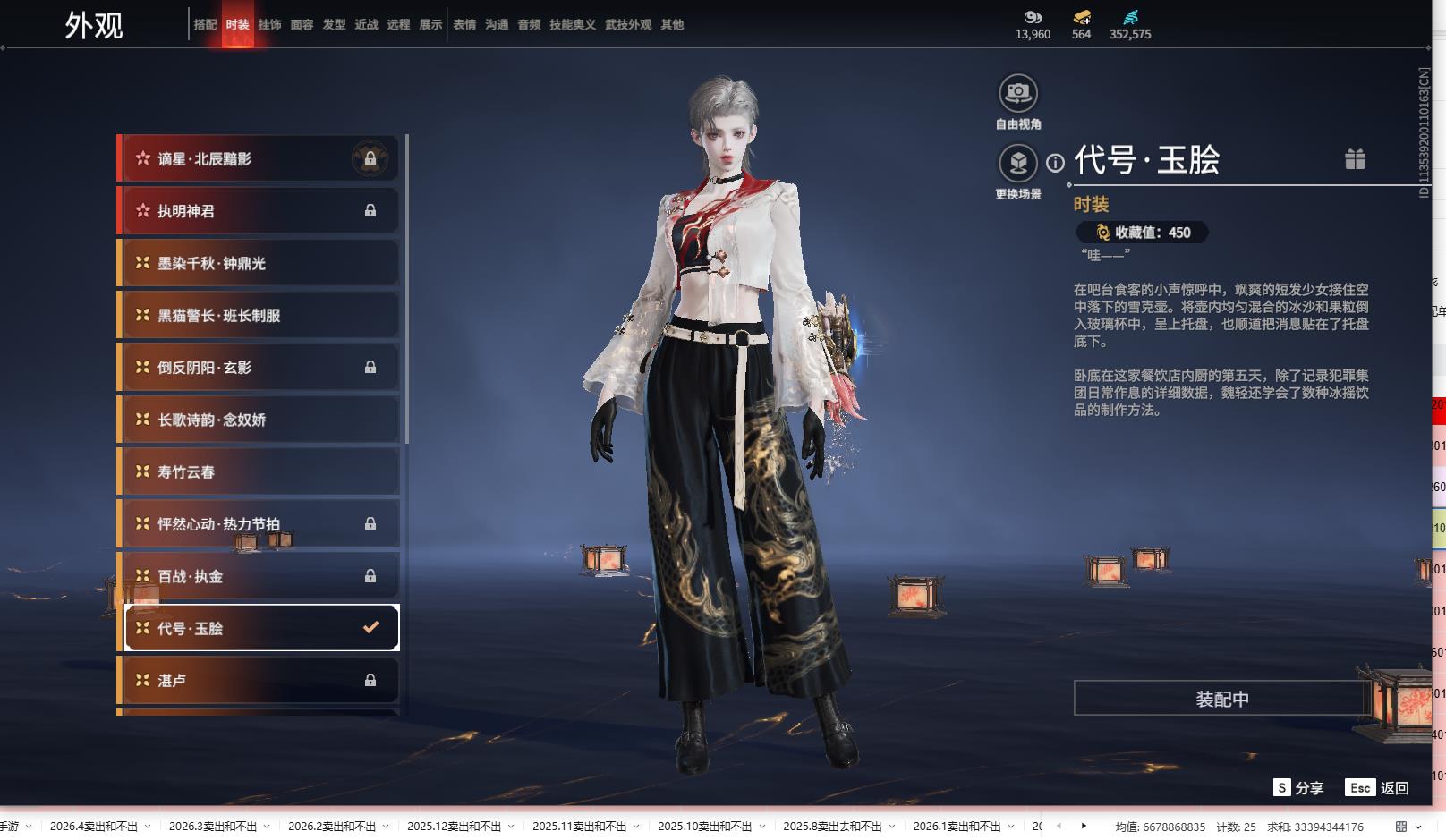
Task: Select the 黑猫警长·班长制服 outfit
Action: click(x=259, y=316)
